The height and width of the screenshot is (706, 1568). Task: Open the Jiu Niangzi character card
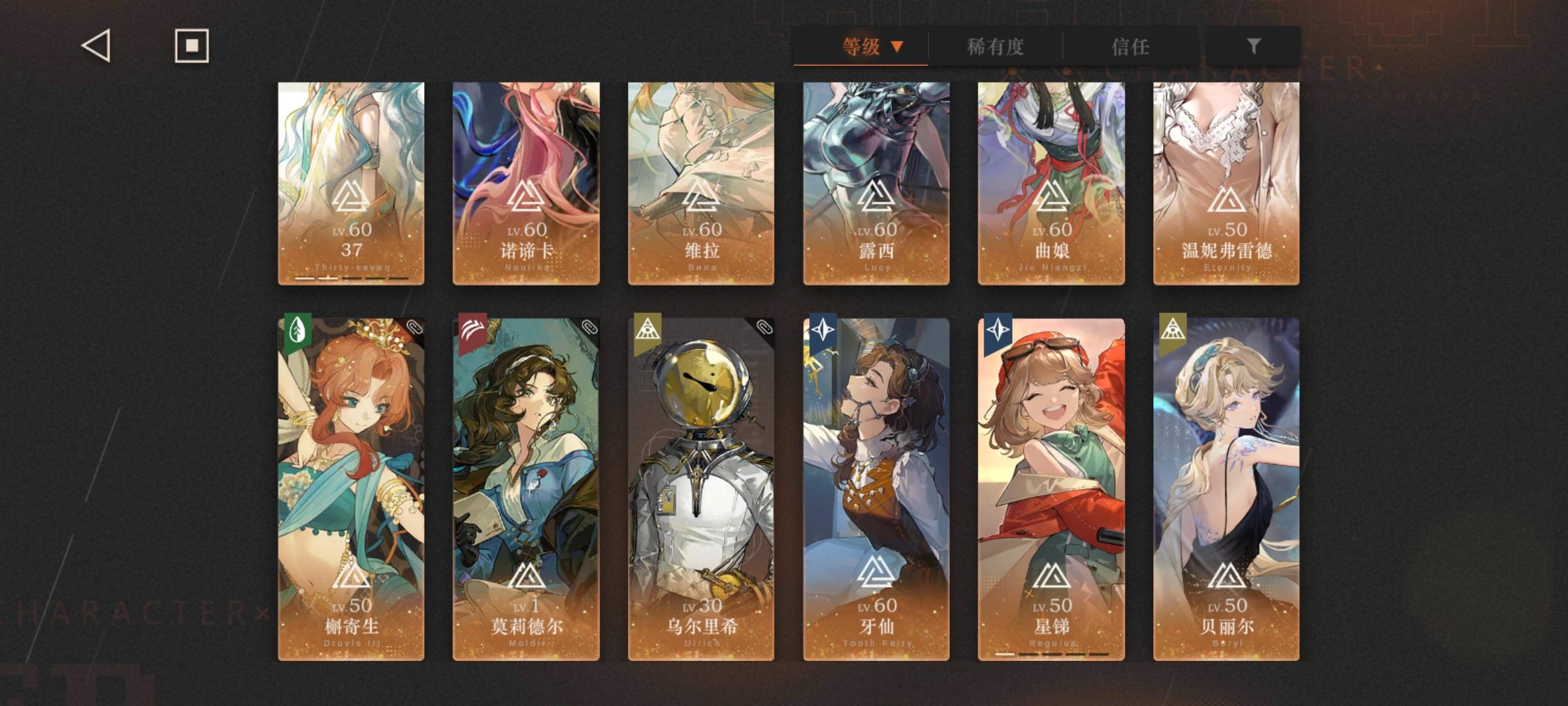coord(1050,183)
